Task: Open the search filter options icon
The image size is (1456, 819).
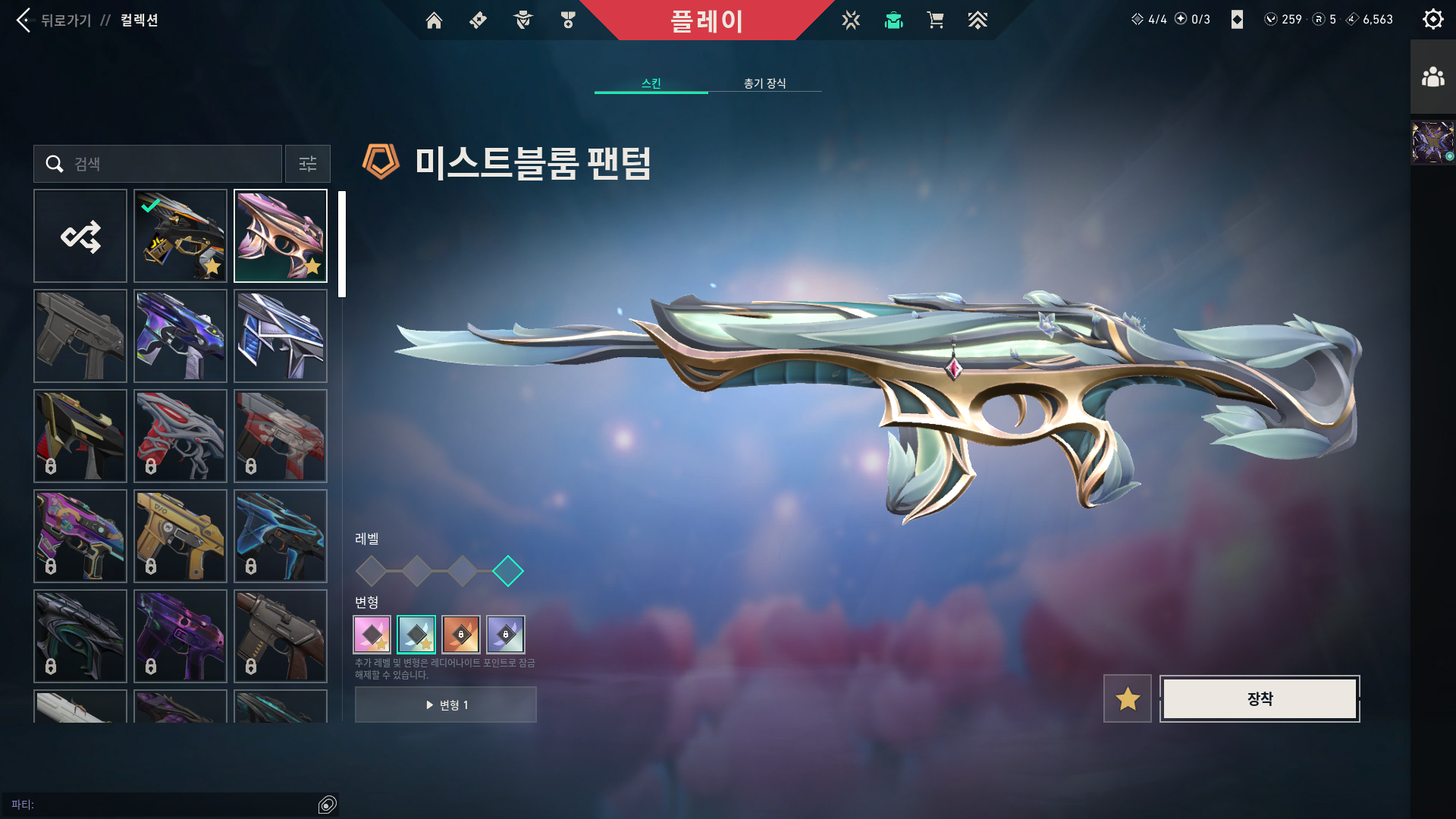Action: click(x=307, y=164)
